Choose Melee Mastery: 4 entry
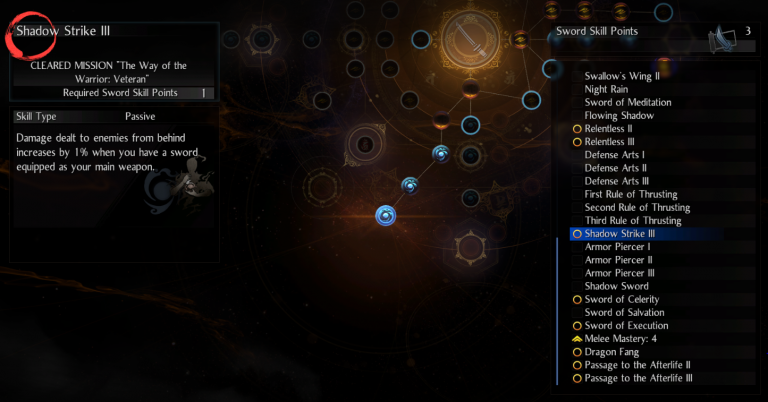The width and height of the screenshot is (768, 402). (620, 339)
